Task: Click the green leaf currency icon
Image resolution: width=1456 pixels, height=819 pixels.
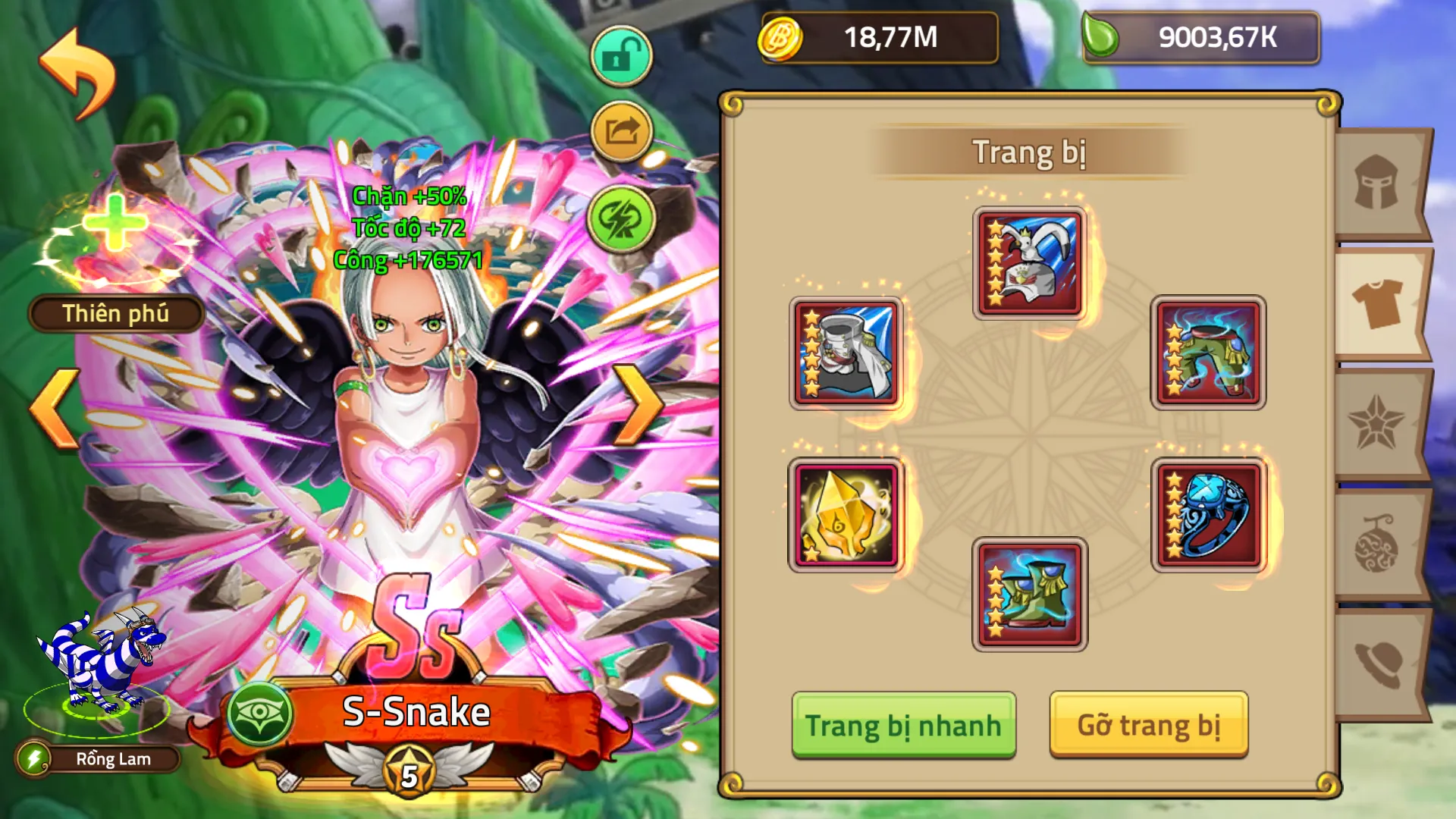Action: pyautogui.click(x=1107, y=38)
